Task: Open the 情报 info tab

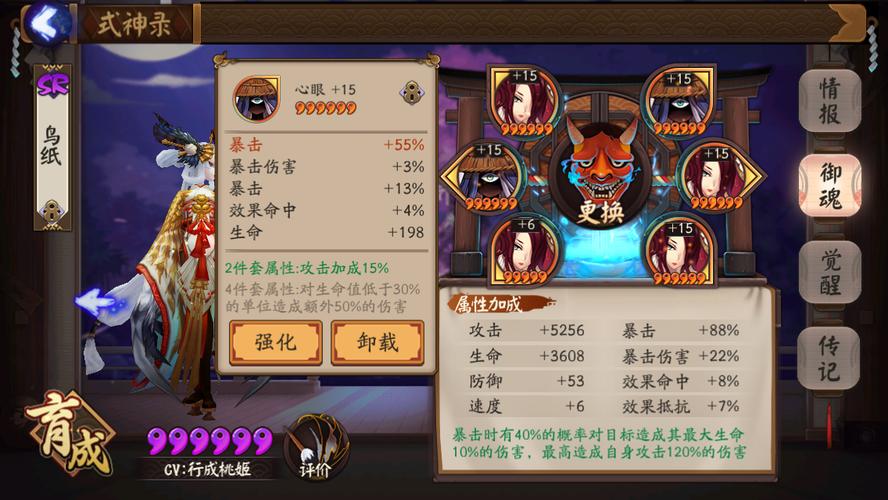Action: 829,101
